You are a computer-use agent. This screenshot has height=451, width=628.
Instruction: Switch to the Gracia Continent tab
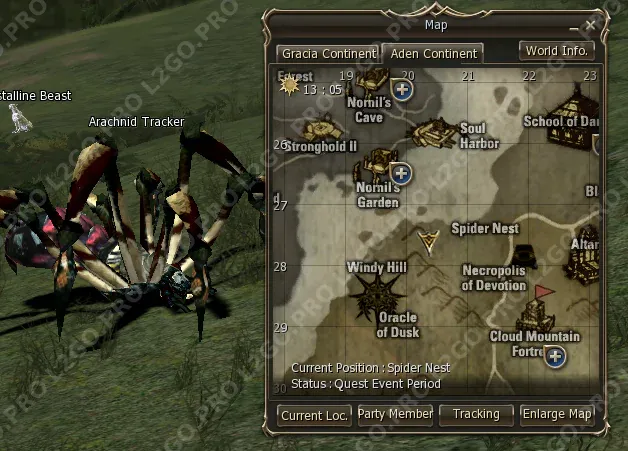[329, 53]
